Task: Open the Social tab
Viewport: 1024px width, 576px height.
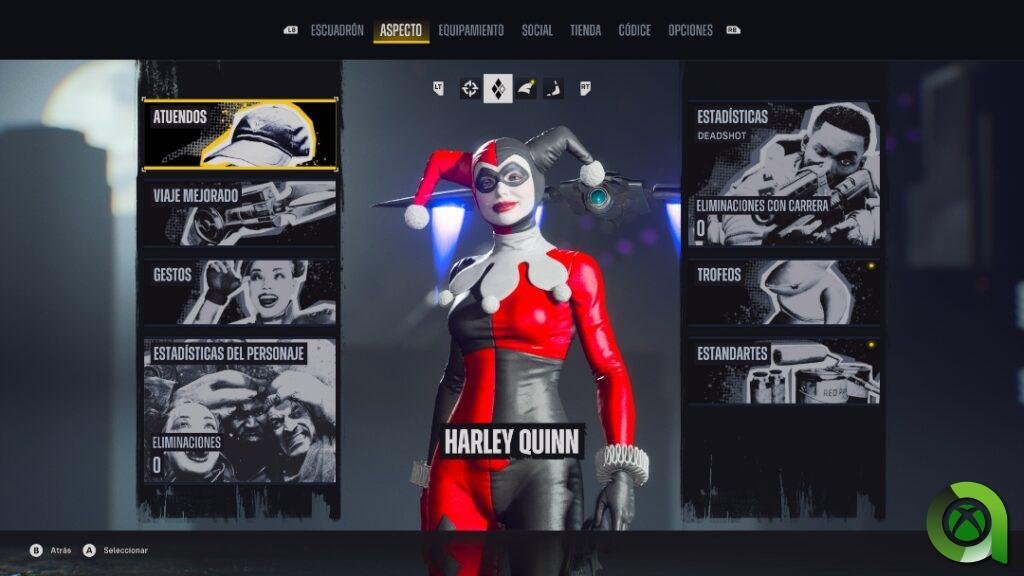Action: (x=537, y=31)
